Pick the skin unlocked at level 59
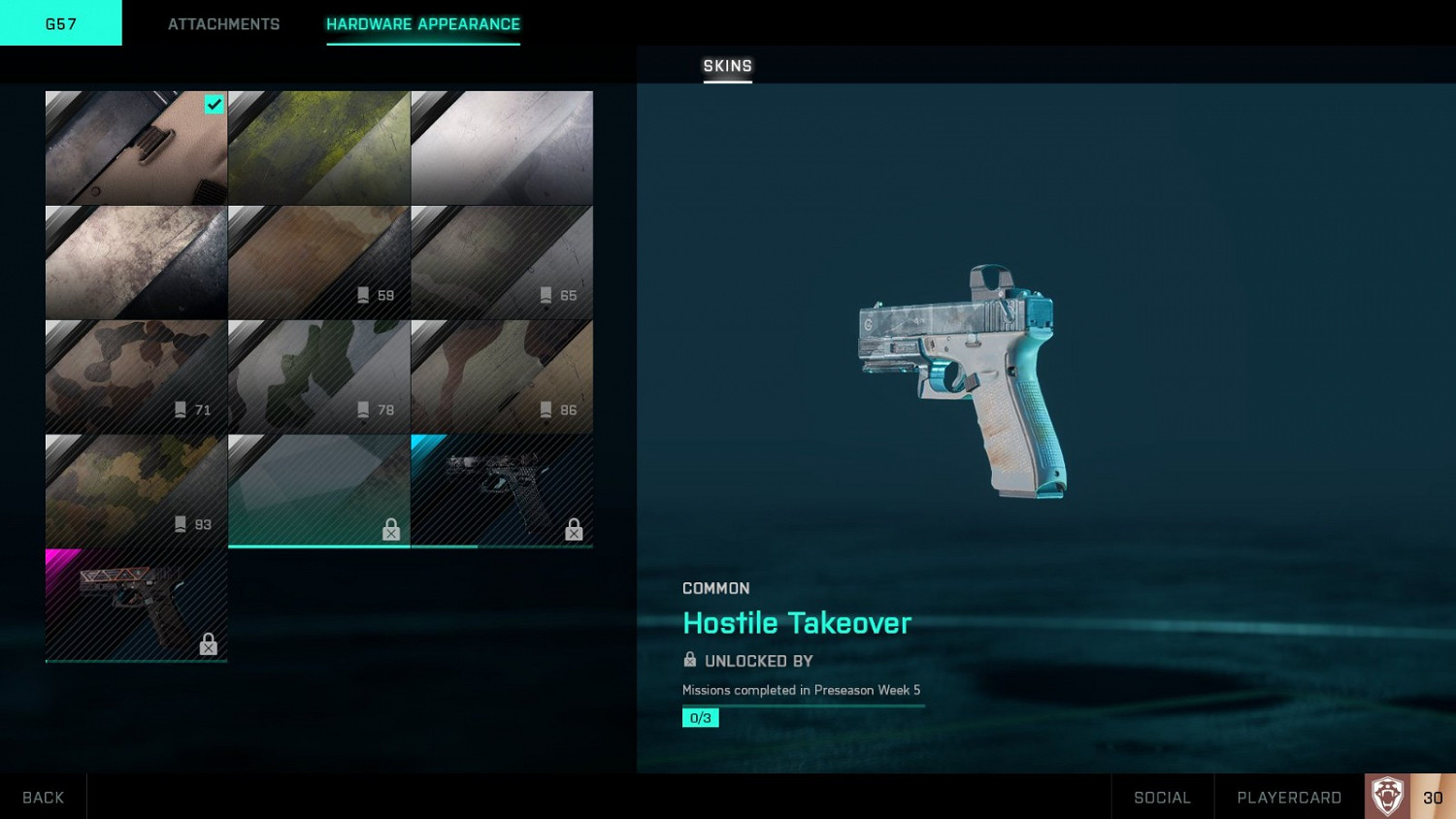 [x=318, y=262]
